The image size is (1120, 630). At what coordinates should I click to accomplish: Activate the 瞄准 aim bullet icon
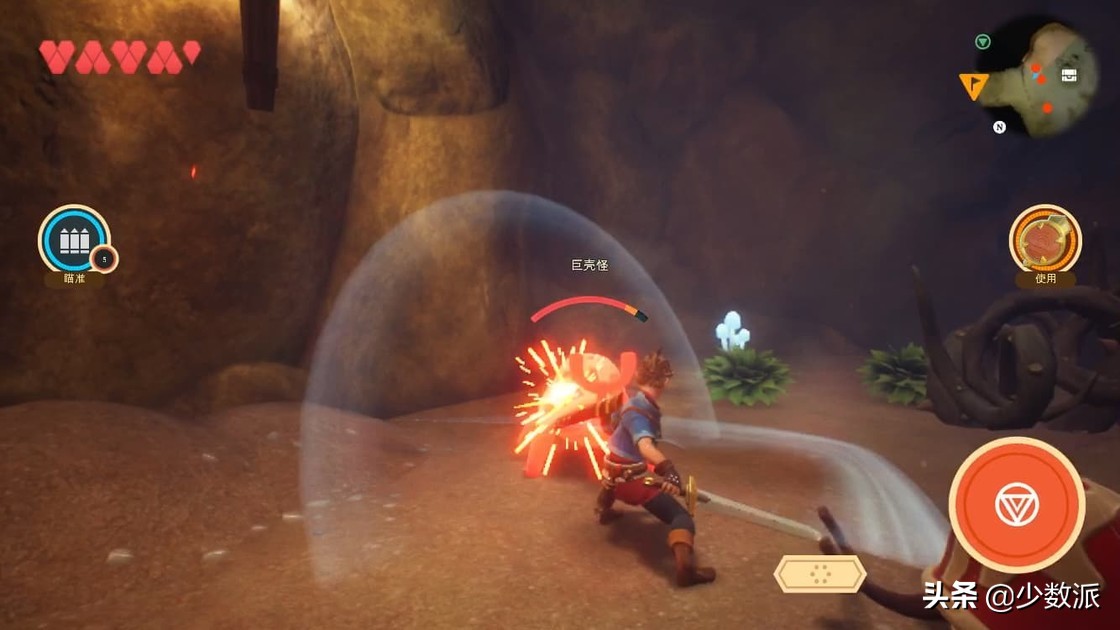[x=74, y=240]
